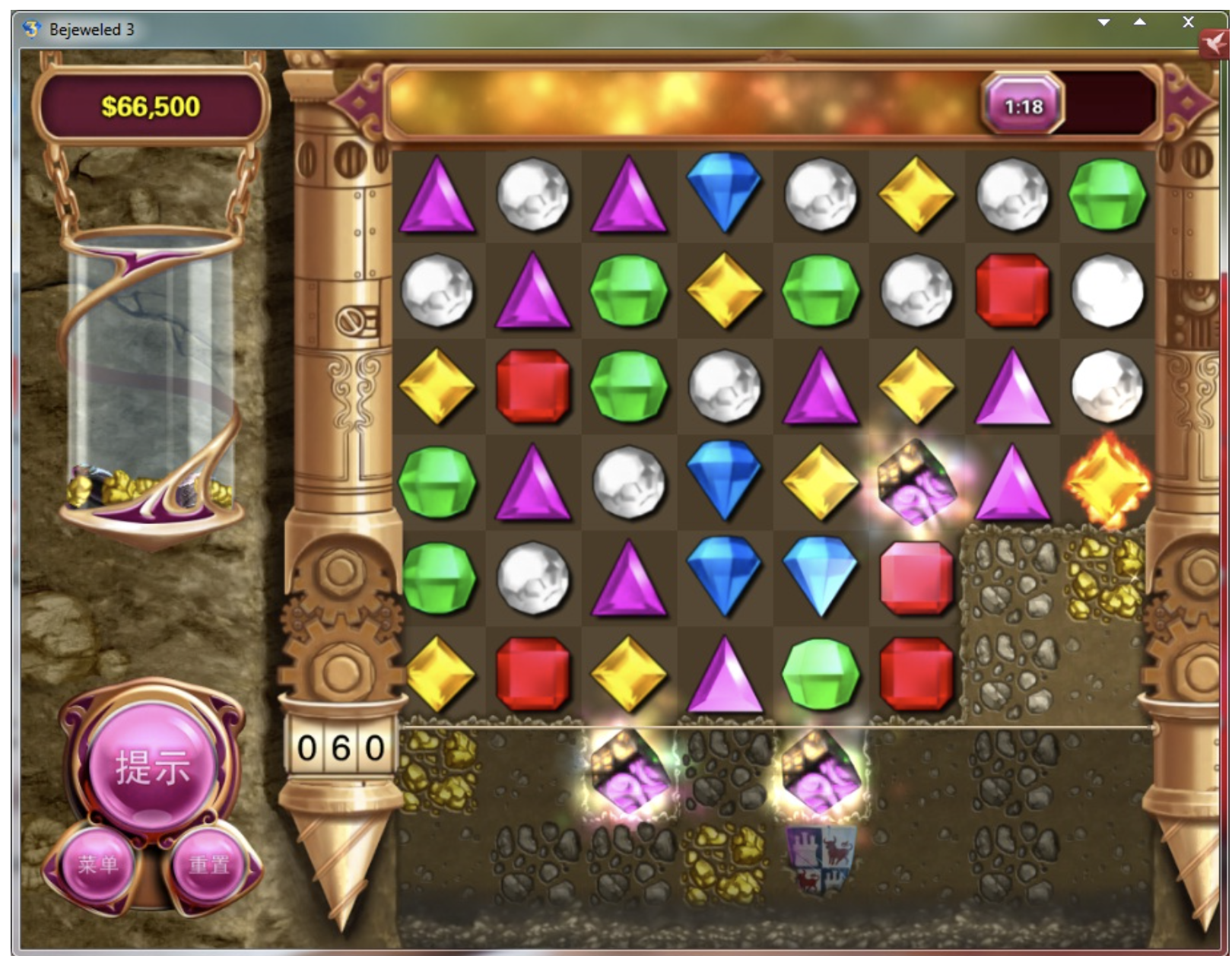
Task: Activate the 重置 reset button
Action: [x=208, y=865]
